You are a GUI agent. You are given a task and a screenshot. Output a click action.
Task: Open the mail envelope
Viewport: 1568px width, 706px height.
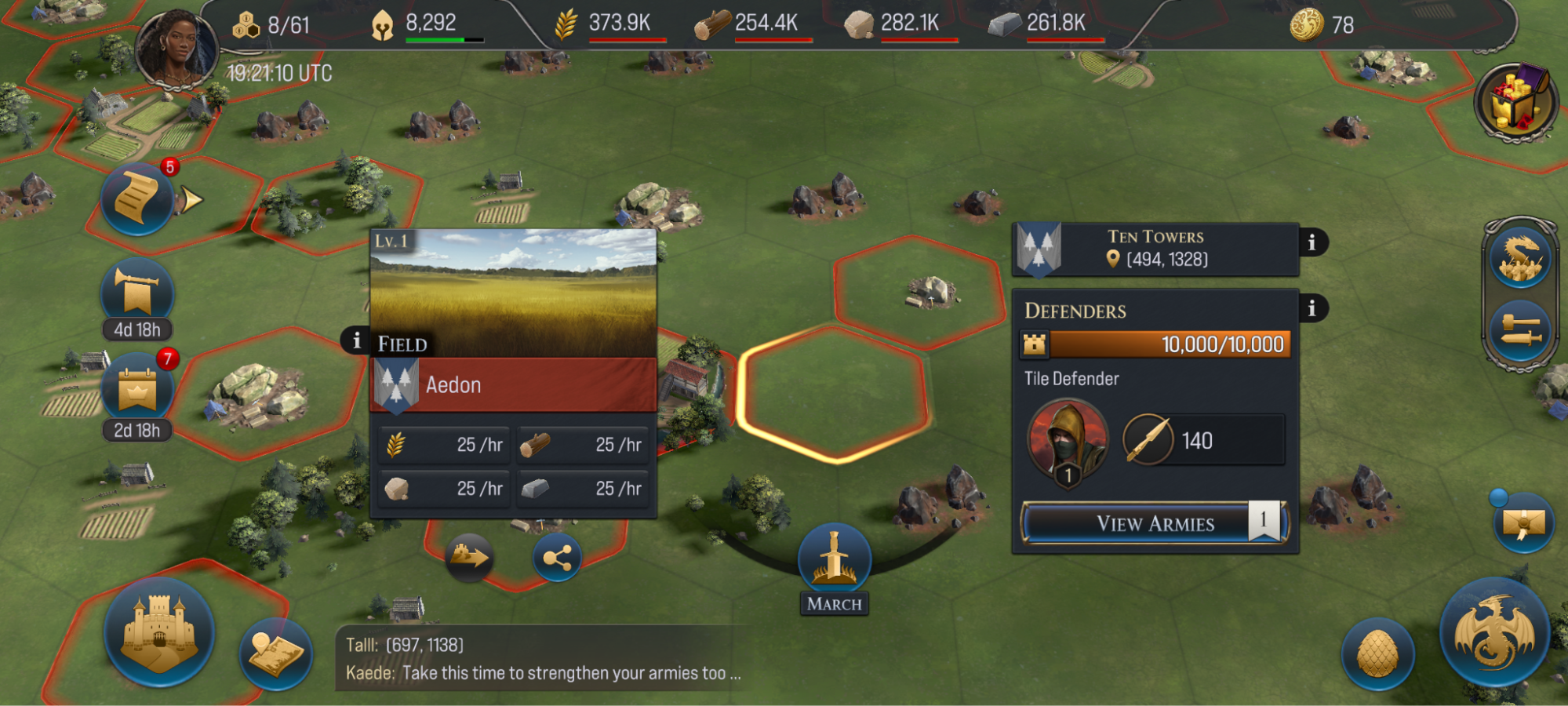point(1523,524)
